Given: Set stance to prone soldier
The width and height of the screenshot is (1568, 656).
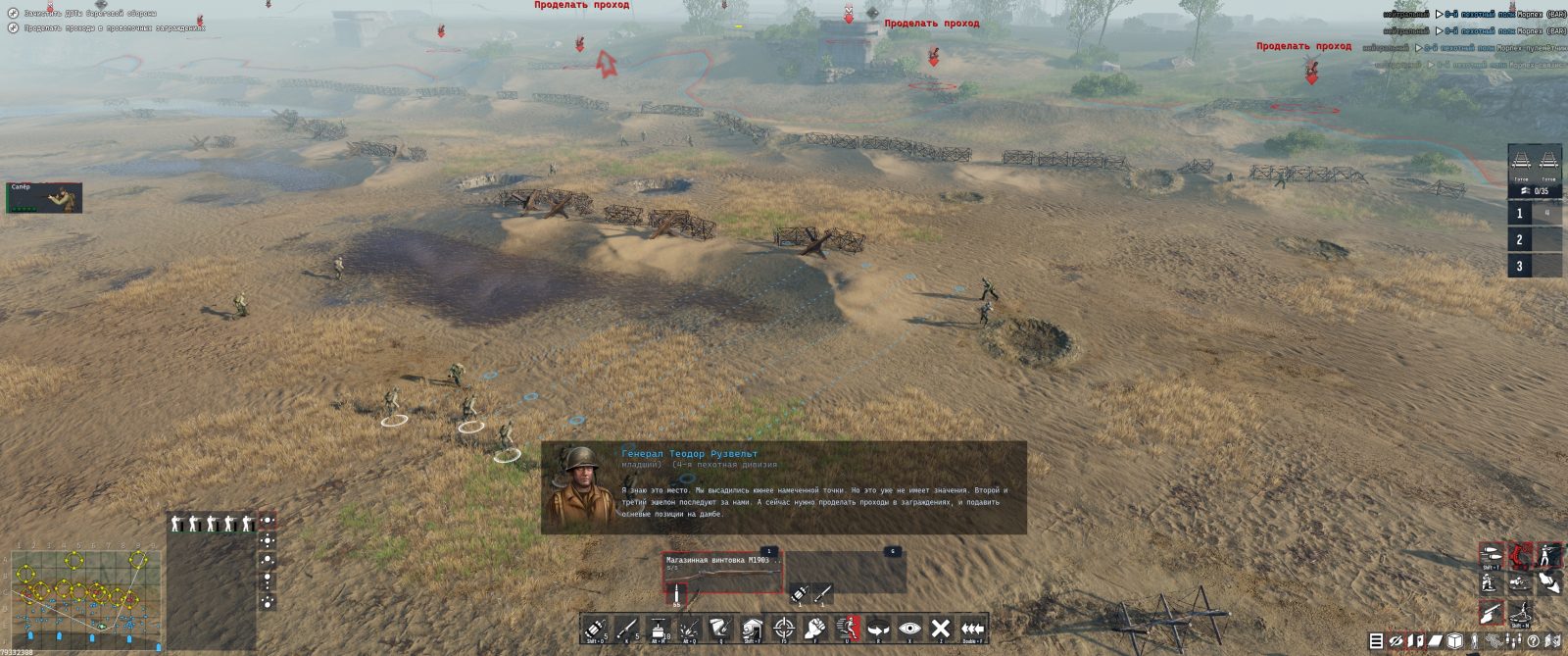Looking at the screenshot, I should [1519, 583].
